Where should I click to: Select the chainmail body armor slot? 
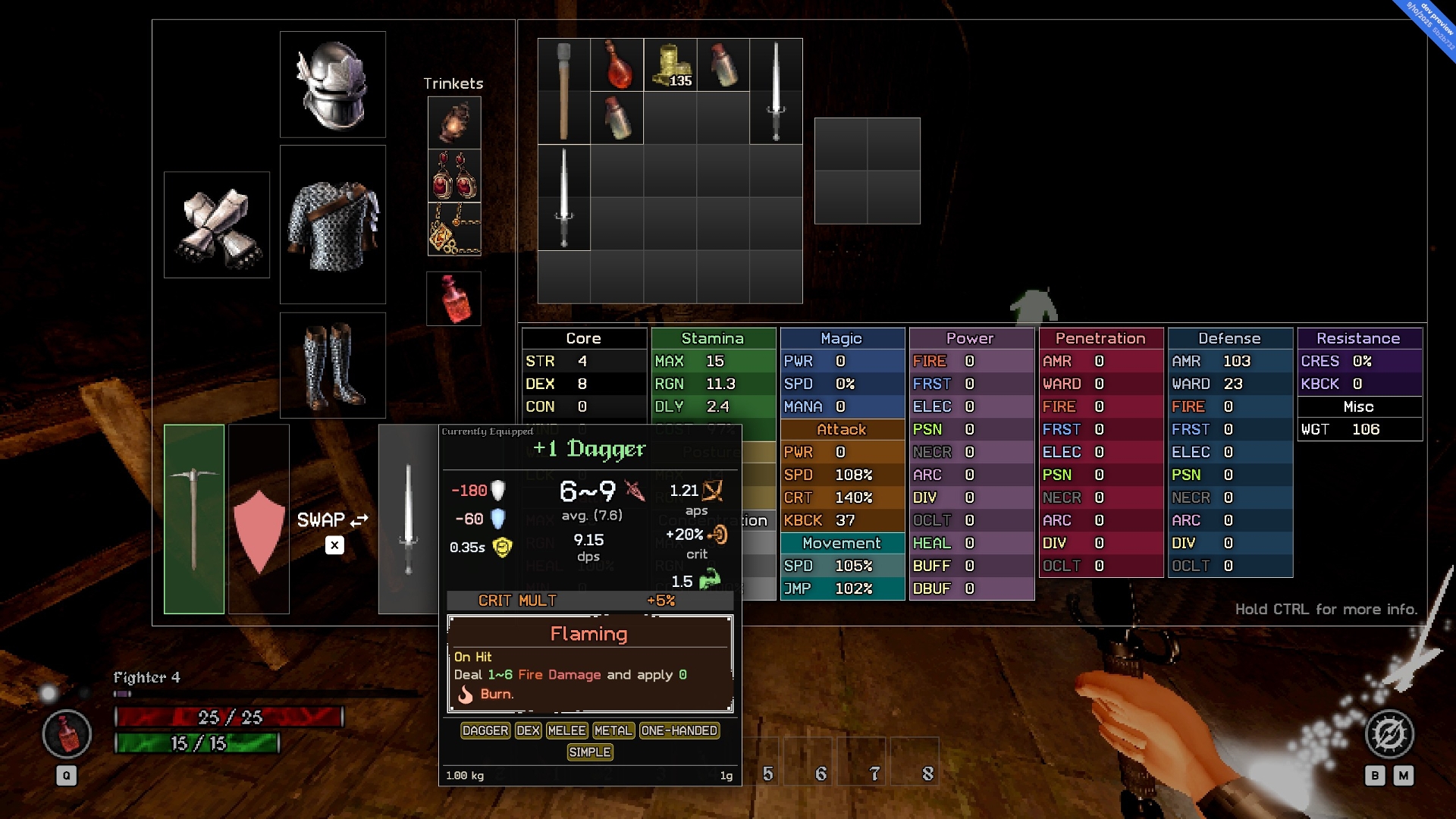point(332,224)
